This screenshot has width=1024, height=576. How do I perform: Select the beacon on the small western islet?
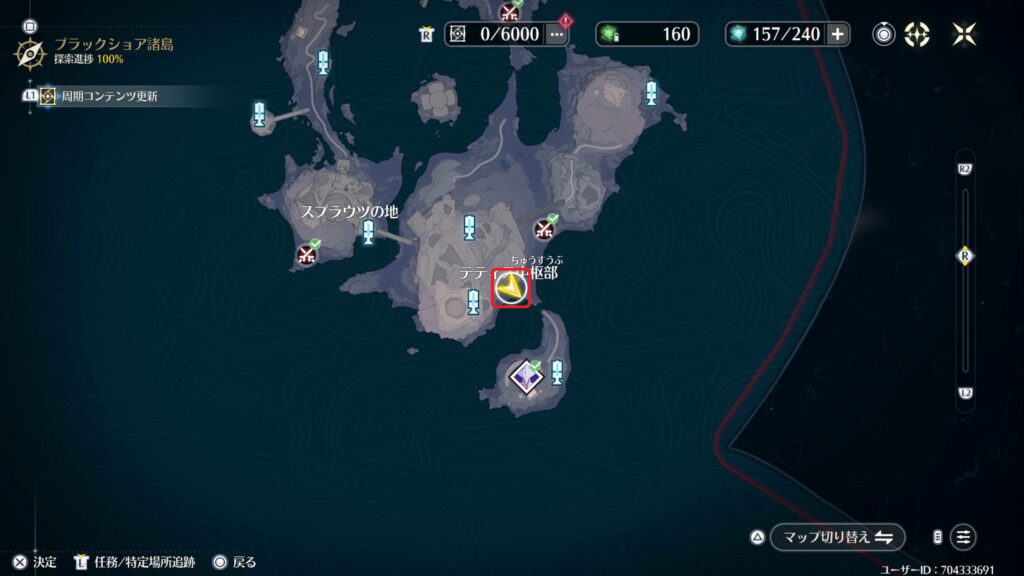coord(260,114)
